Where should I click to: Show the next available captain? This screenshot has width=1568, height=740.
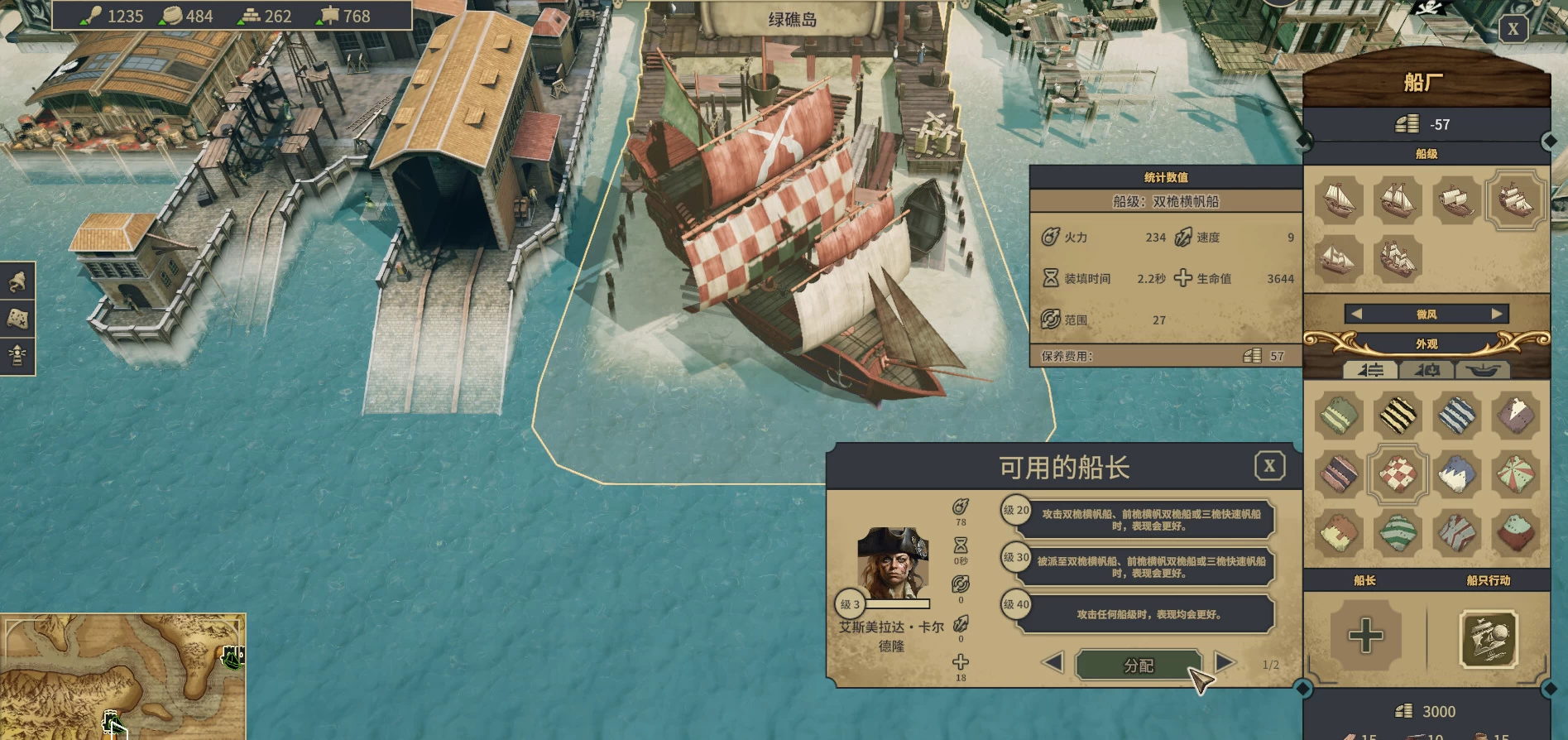[x=1225, y=662]
